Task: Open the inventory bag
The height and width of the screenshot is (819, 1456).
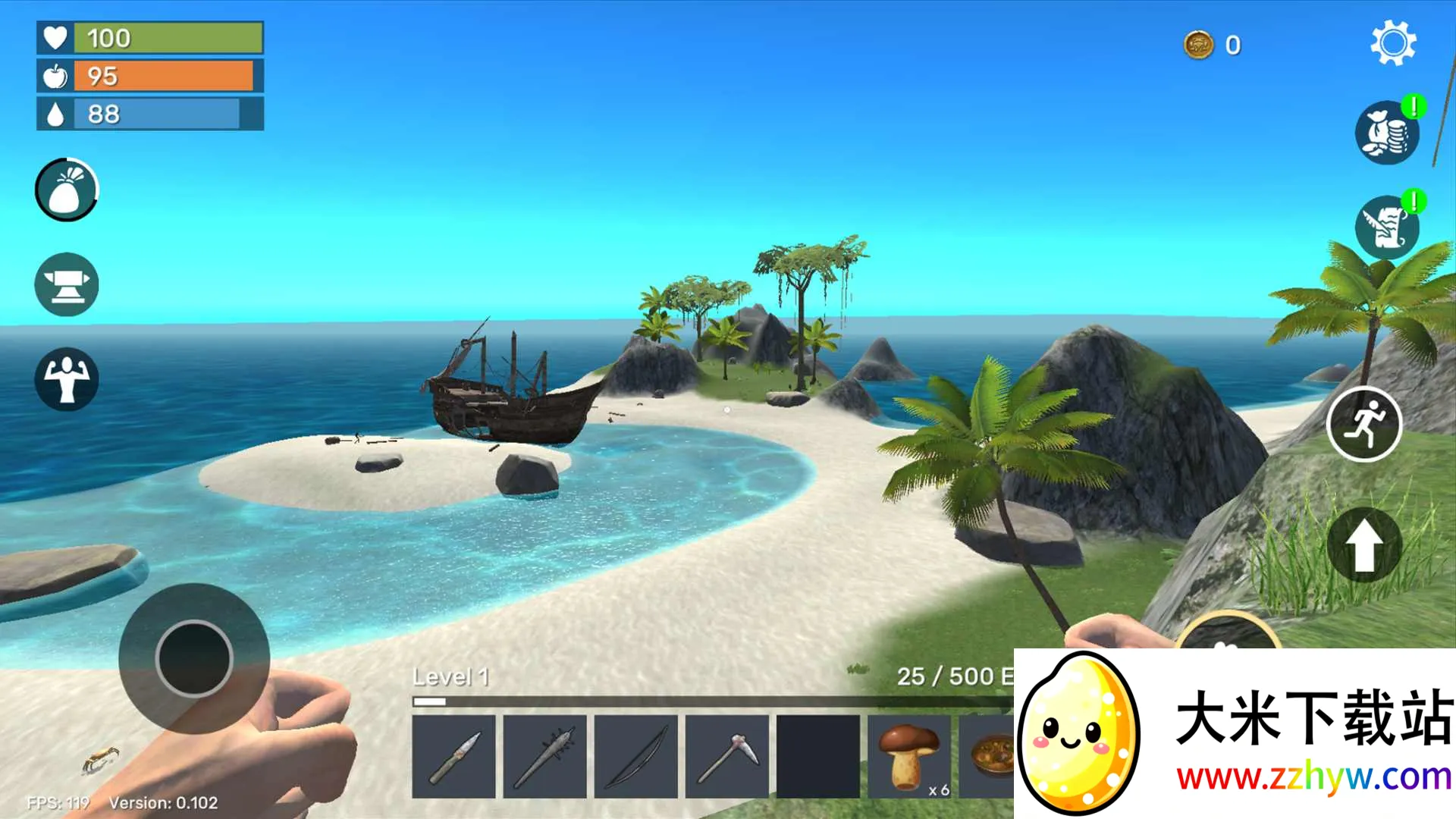Action: coord(67,190)
